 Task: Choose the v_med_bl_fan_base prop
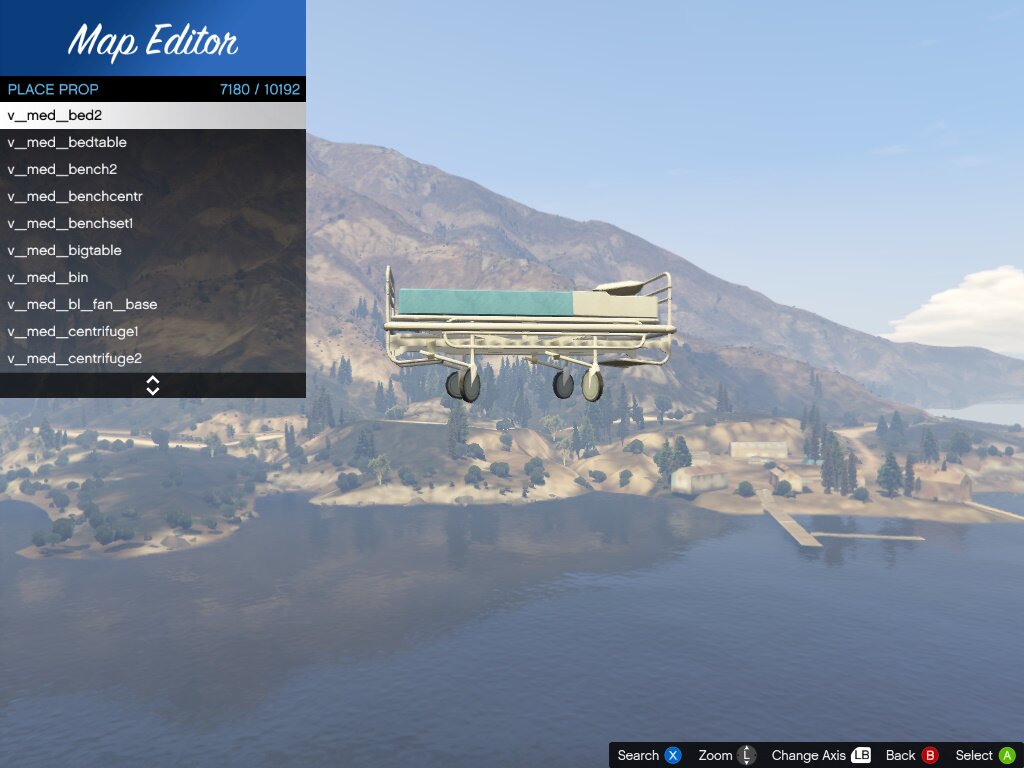[153, 305]
